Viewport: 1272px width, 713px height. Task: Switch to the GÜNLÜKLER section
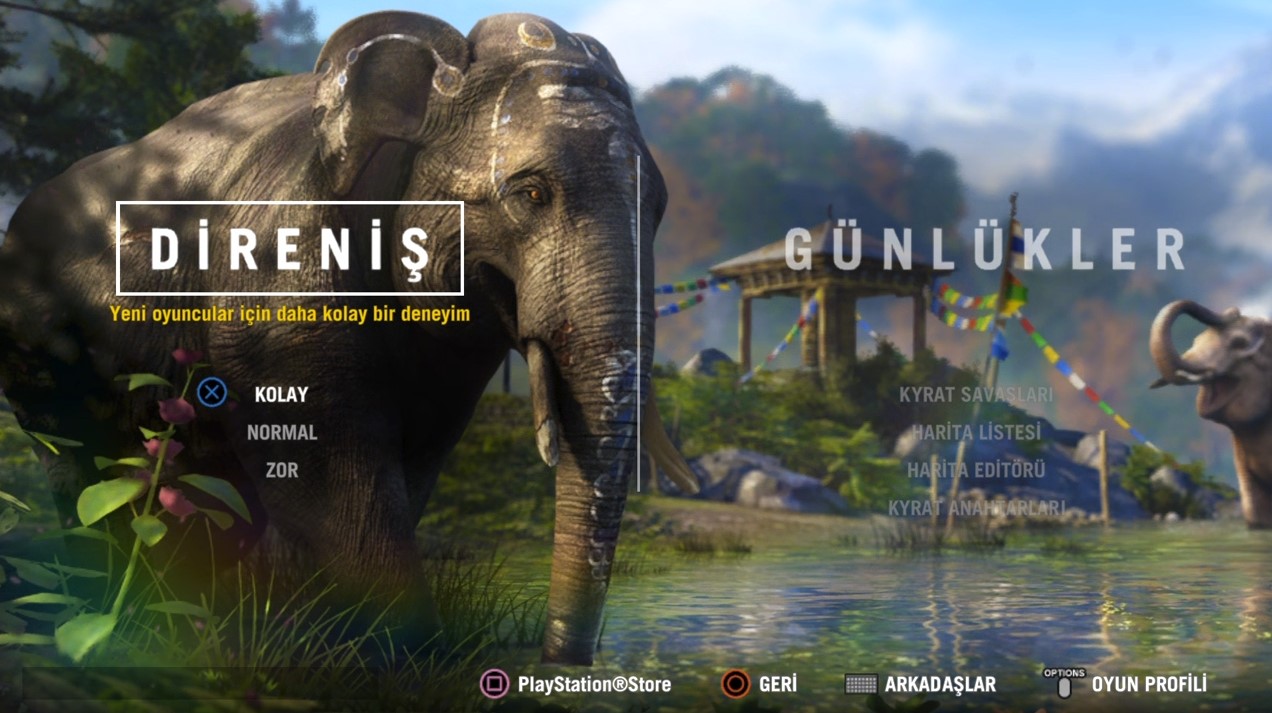click(x=984, y=249)
